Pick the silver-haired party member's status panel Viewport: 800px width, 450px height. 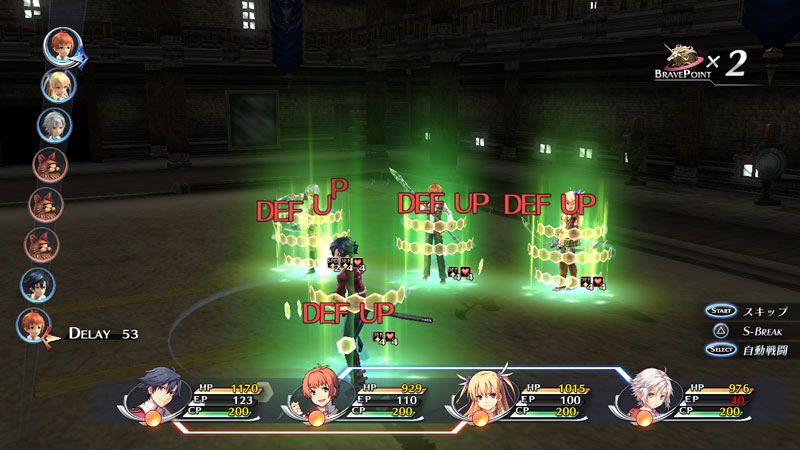(x=682, y=398)
